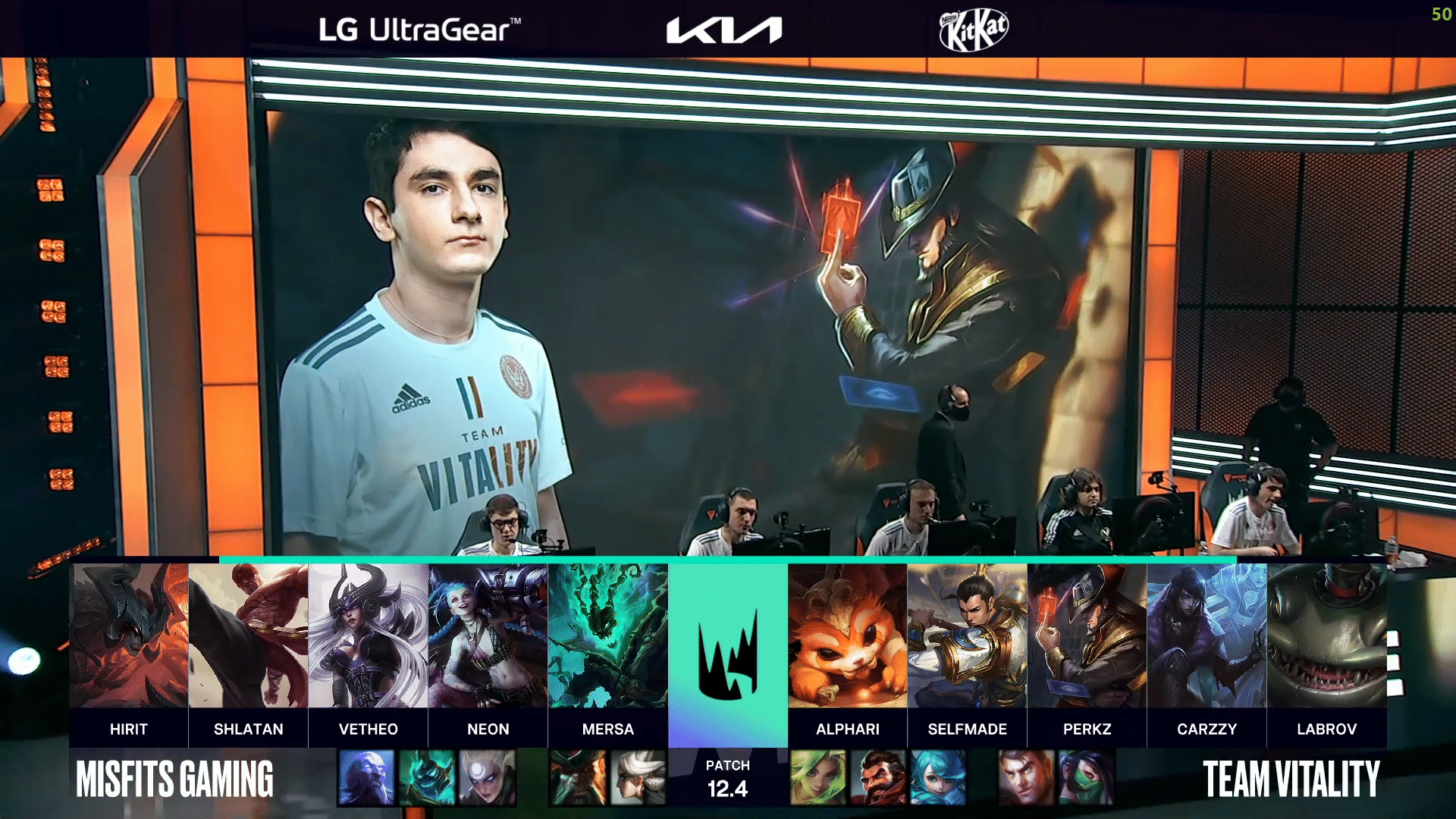This screenshot has width=1456, height=819.
Task: Choose Alphari's Gnar pick card
Action: (848, 635)
